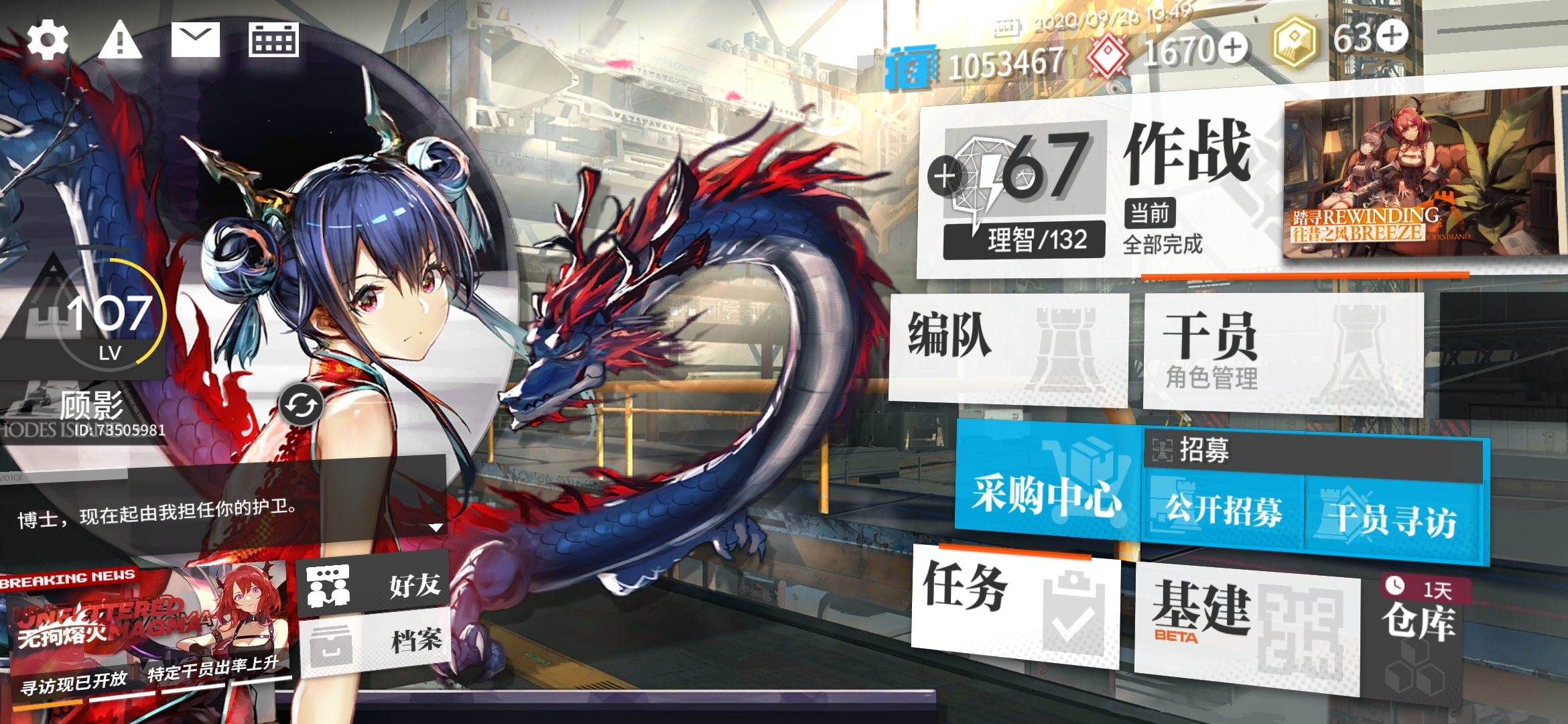Open 公开招募 public recruitment
Screen dimensions: 1568x724
click(1224, 513)
